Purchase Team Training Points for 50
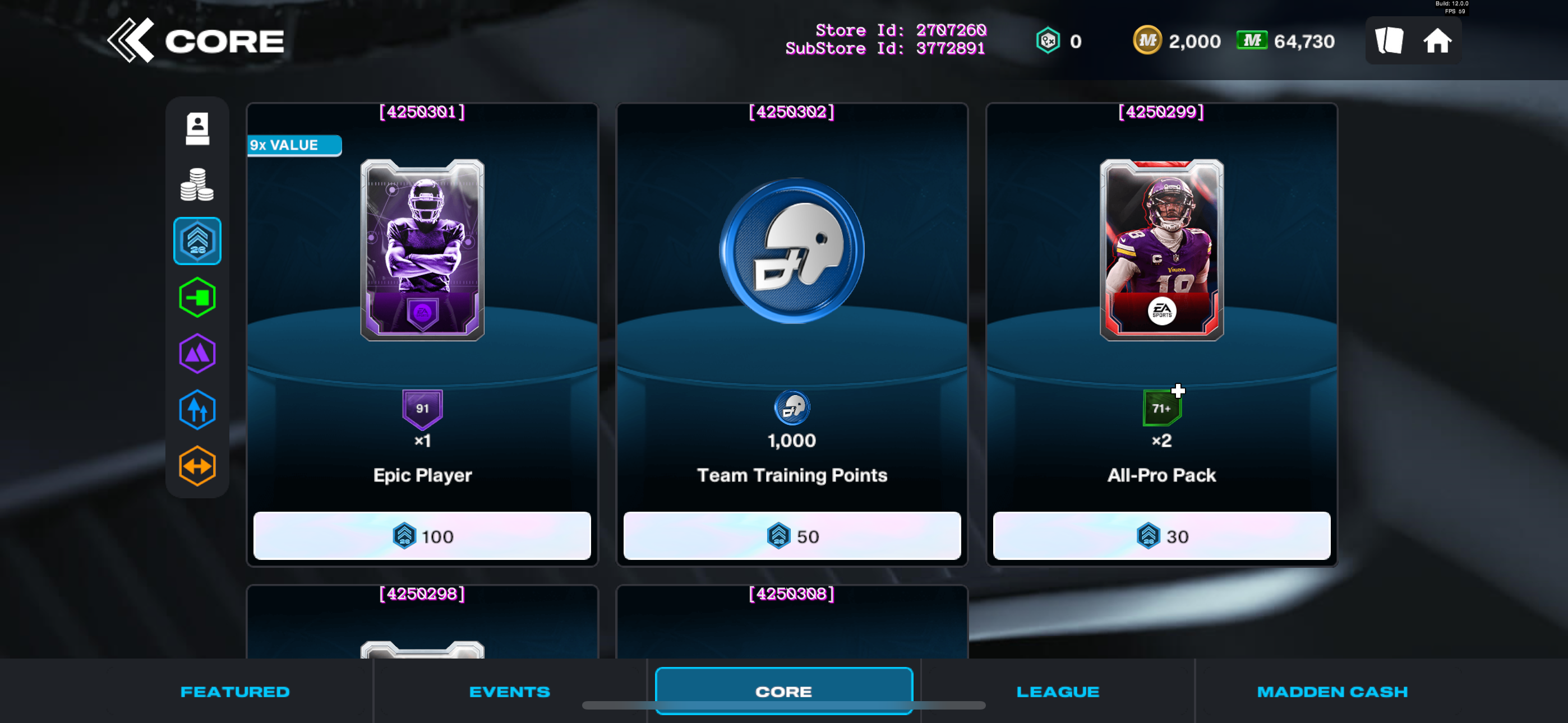This screenshot has width=1568, height=723. pyautogui.click(x=791, y=536)
